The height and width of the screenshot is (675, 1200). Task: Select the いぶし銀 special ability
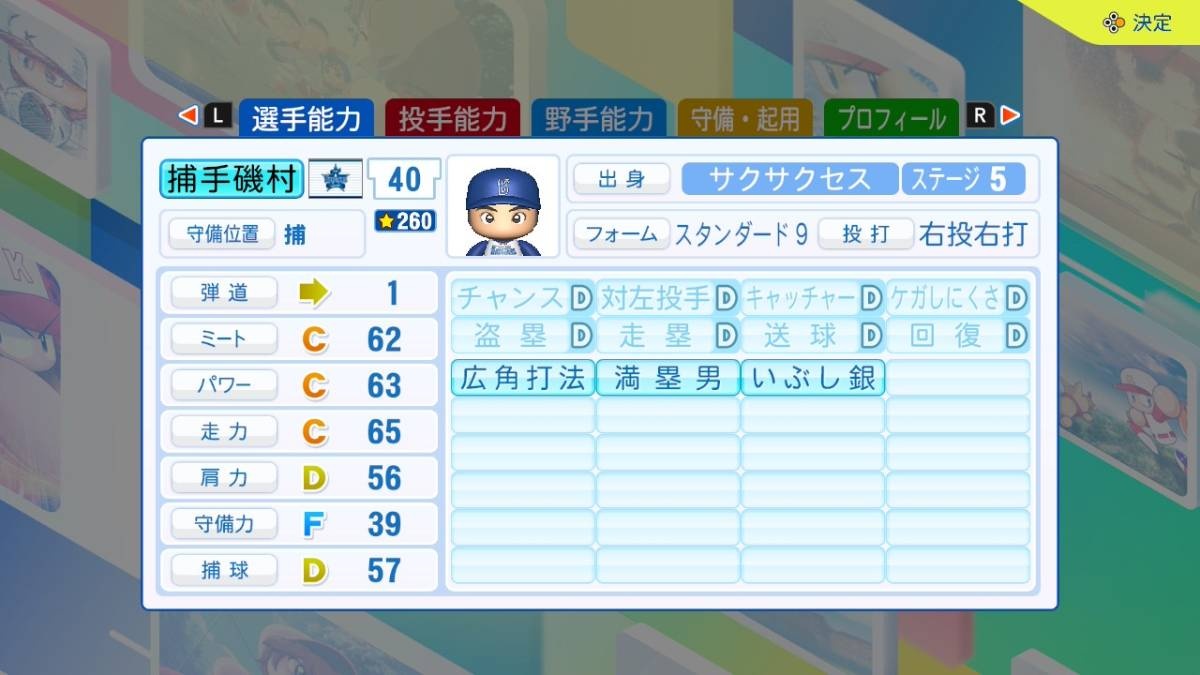(x=813, y=378)
